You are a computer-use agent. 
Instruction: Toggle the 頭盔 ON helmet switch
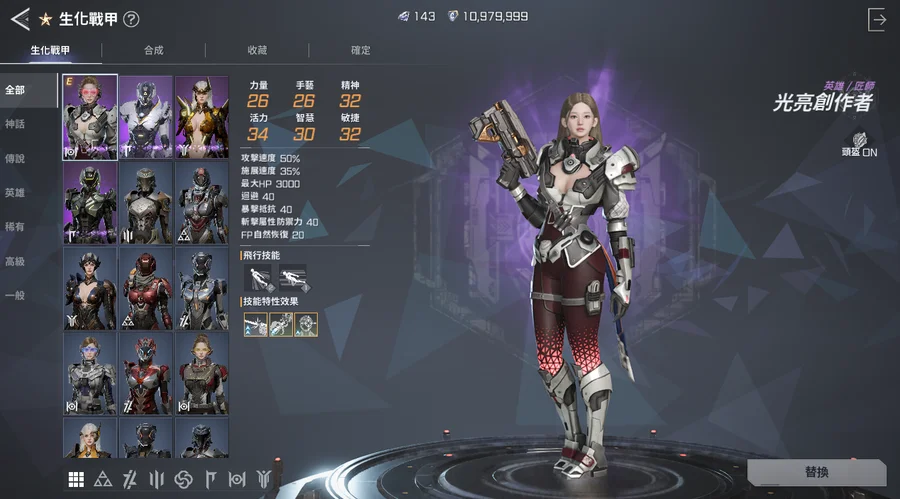(859, 146)
